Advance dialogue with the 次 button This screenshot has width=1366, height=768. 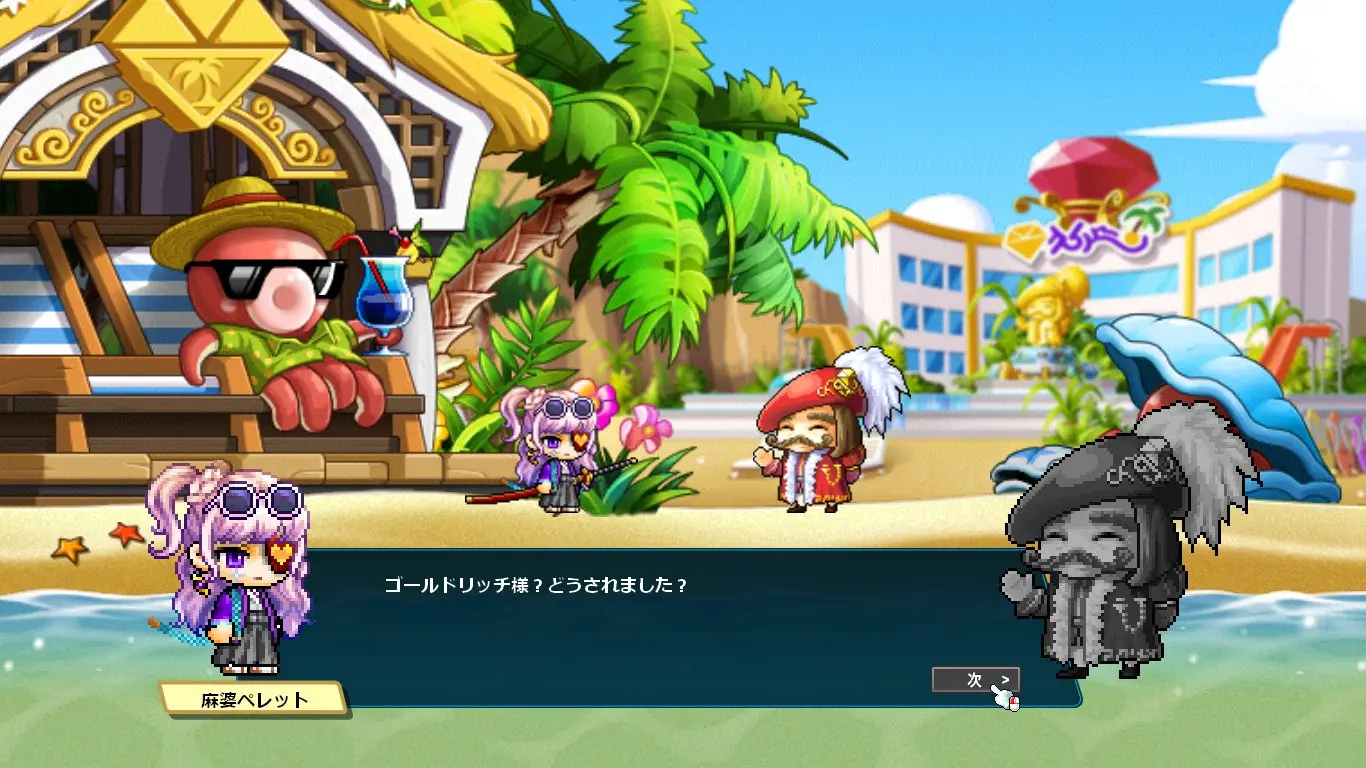coord(975,680)
